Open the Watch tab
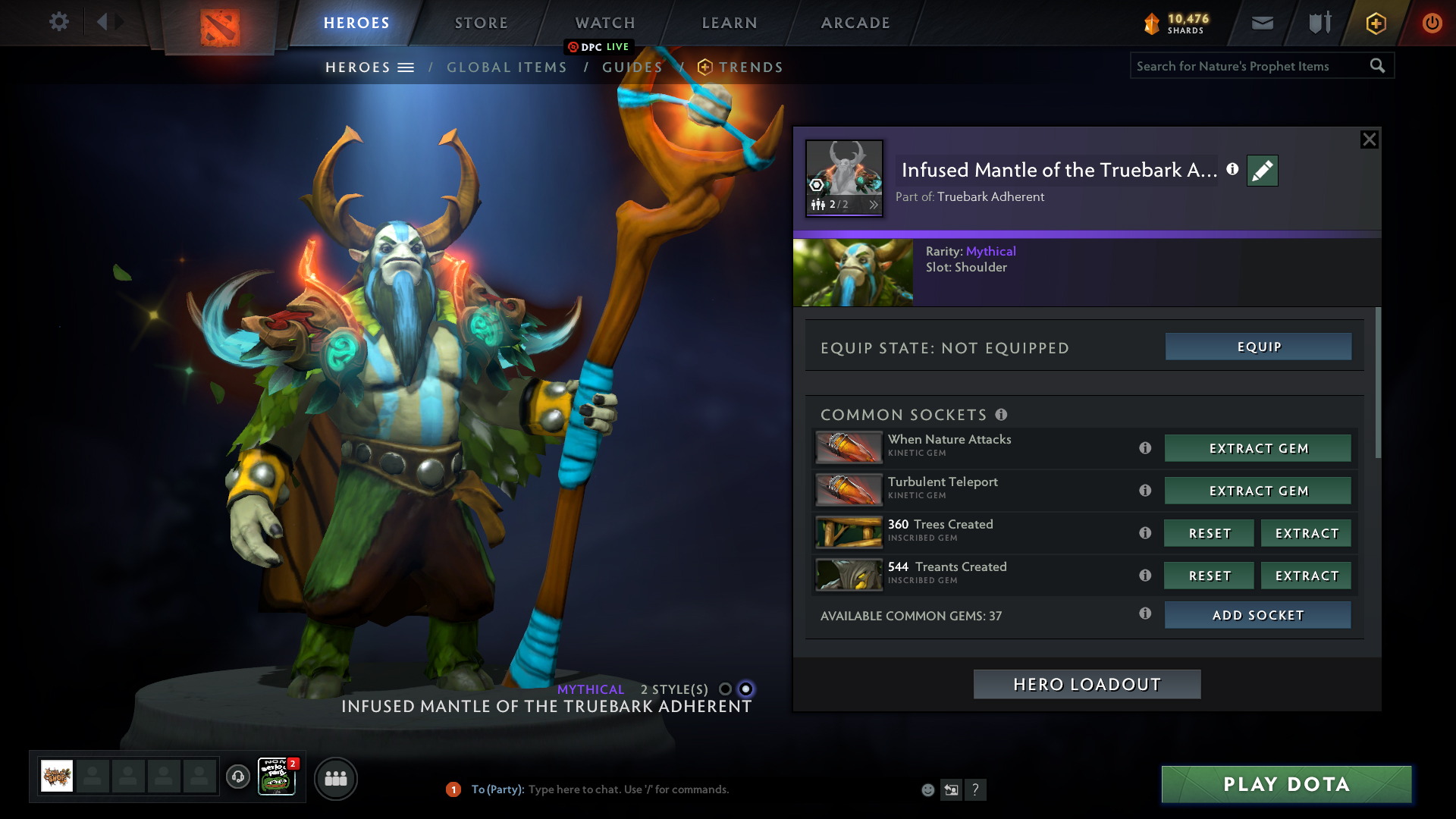The image size is (1456, 819). tap(605, 23)
